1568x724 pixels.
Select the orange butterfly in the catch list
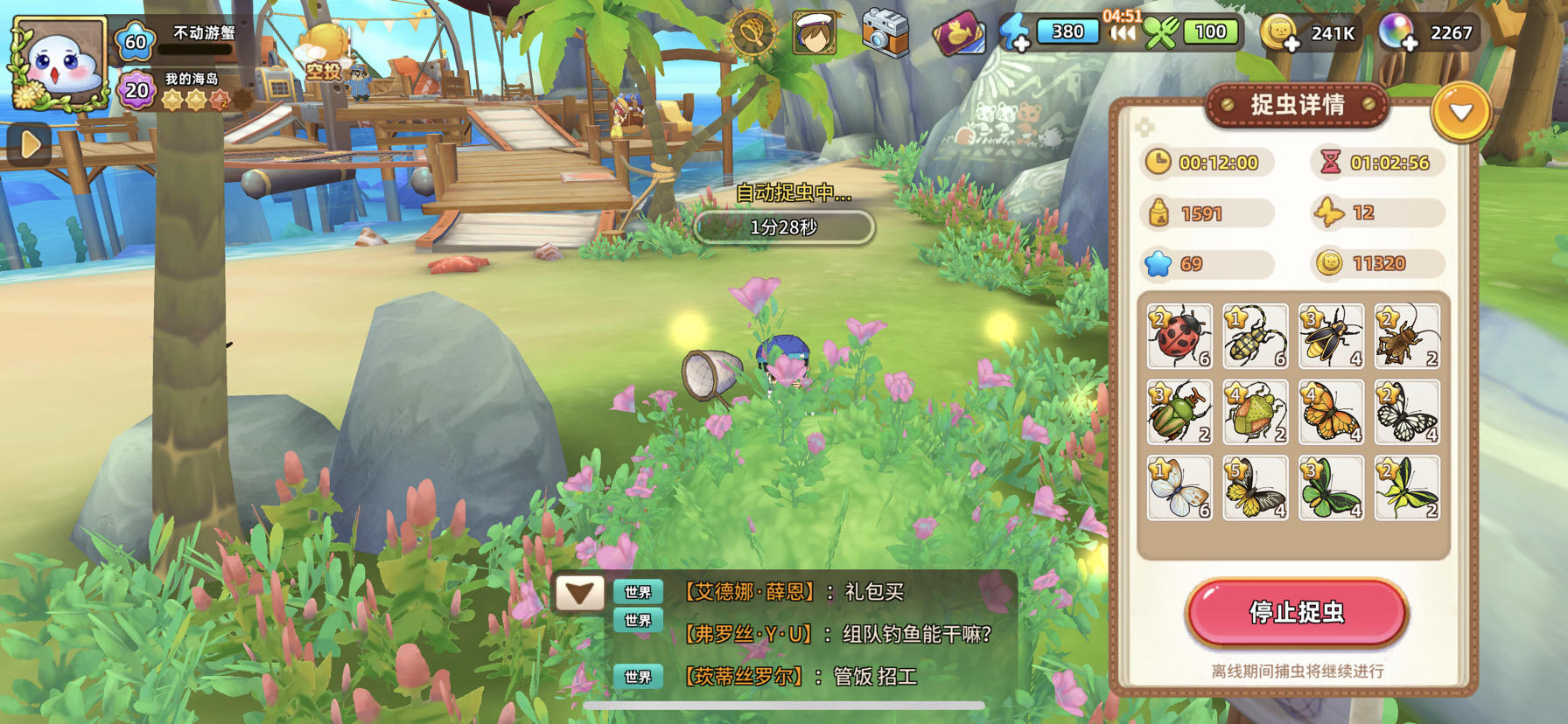click(x=1331, y=413)
